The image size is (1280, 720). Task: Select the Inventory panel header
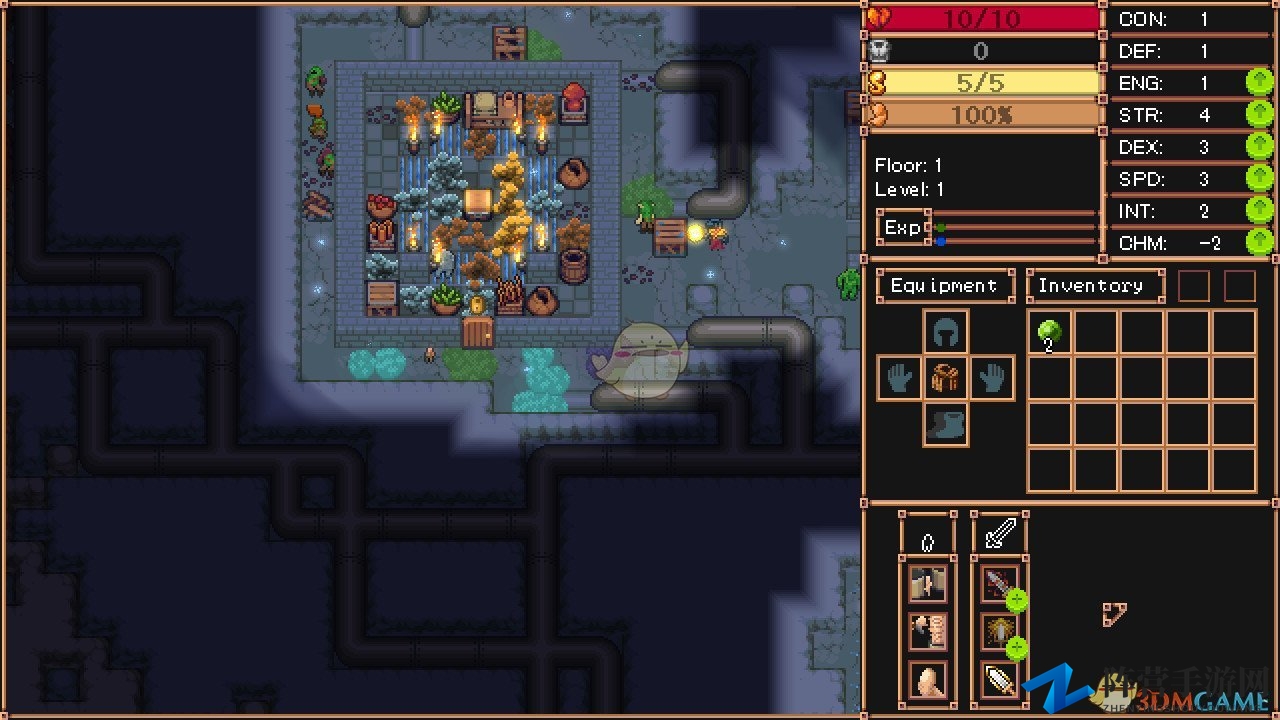tap(1094, 286)
